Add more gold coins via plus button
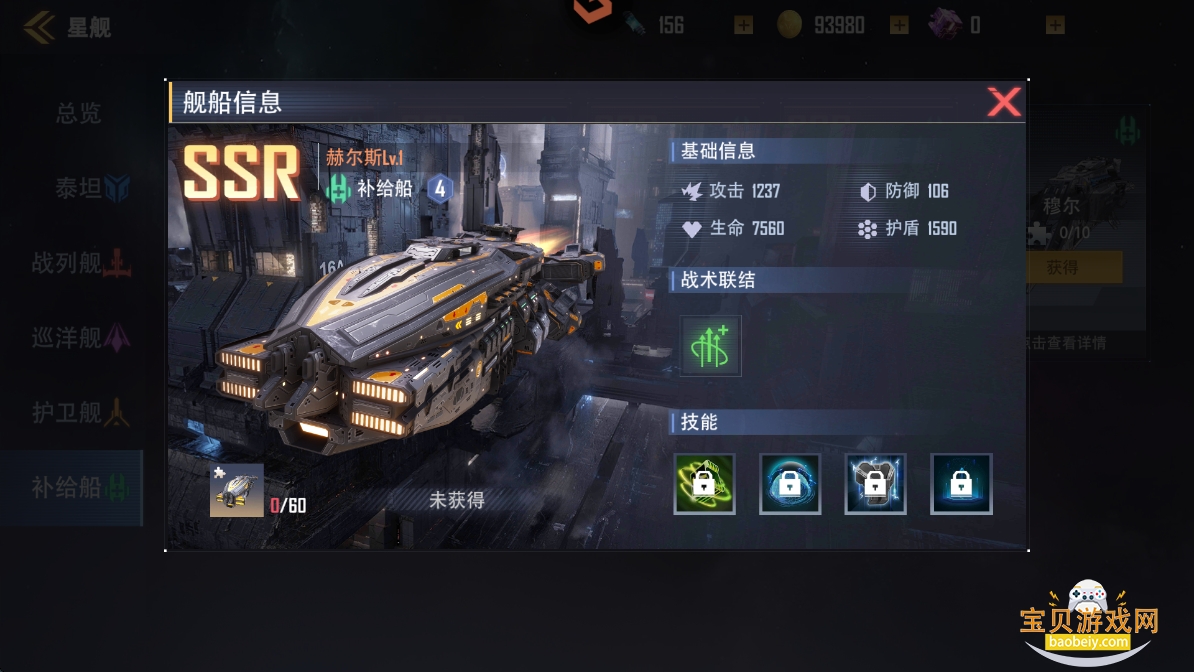1194x672 pixels. point(899,25)
